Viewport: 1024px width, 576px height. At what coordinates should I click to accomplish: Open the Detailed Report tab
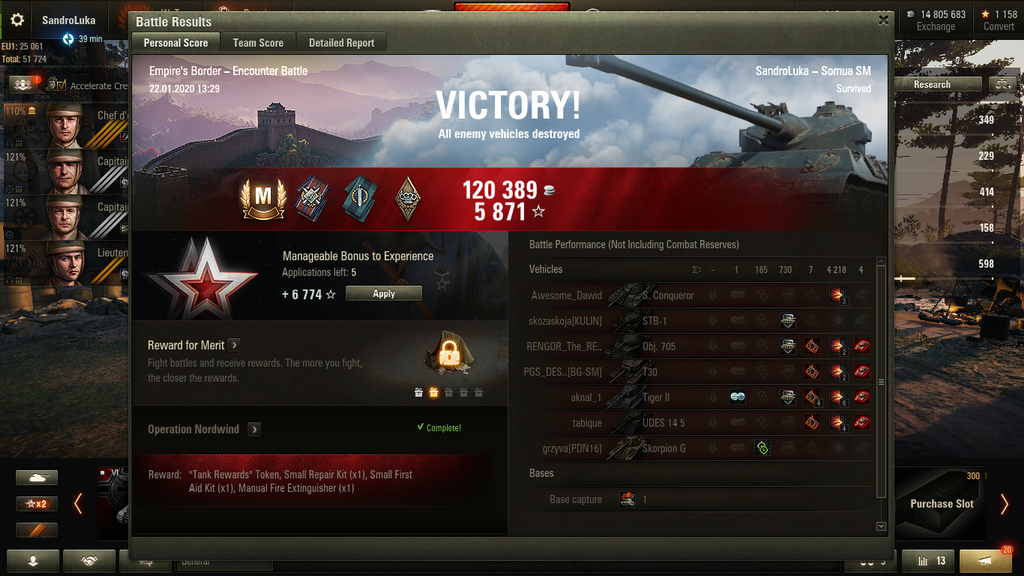[341, 43]
